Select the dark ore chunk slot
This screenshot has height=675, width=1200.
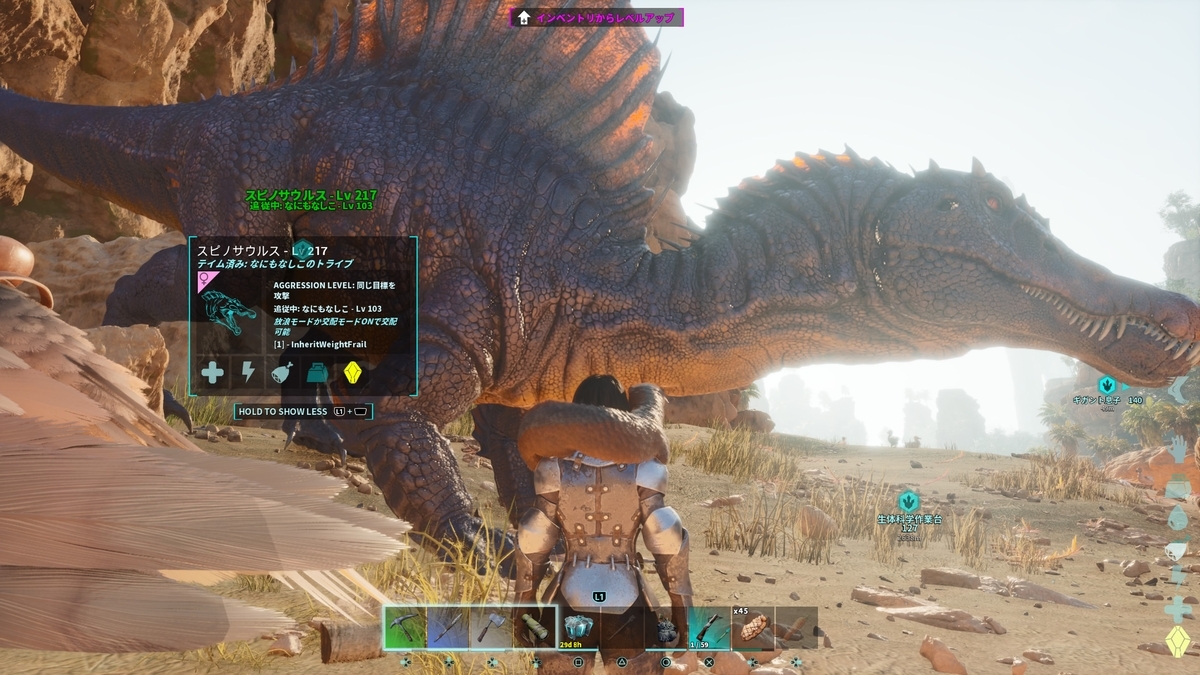click(x=665, y=627)
